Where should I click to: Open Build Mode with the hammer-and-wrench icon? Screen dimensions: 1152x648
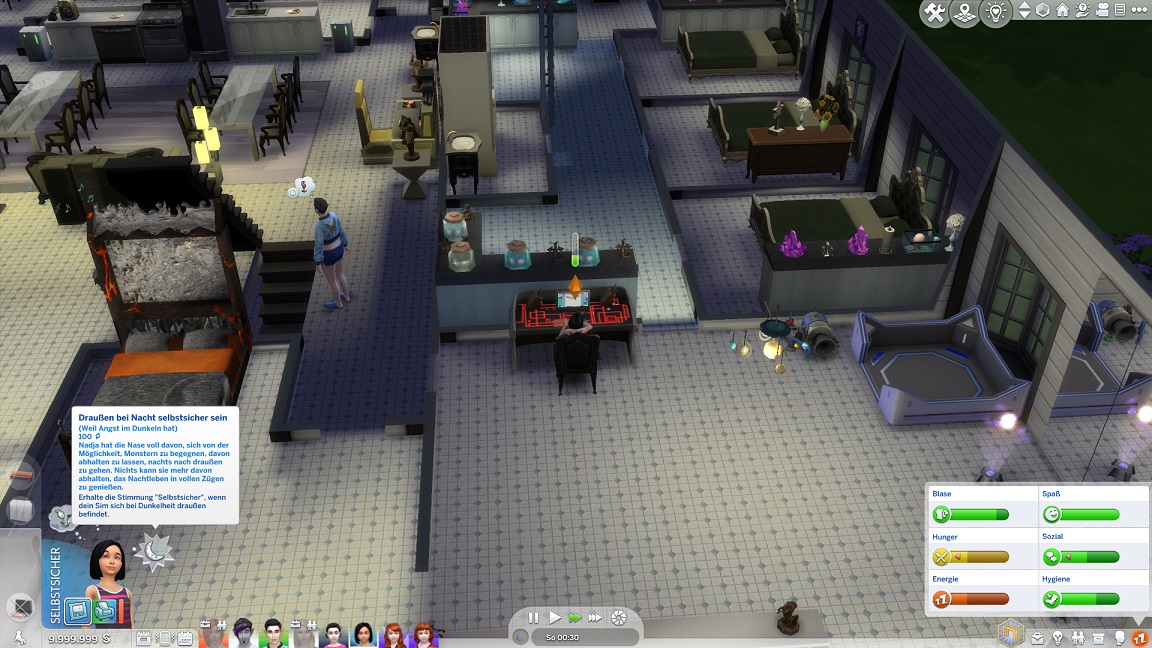click(x=935, y=13)
